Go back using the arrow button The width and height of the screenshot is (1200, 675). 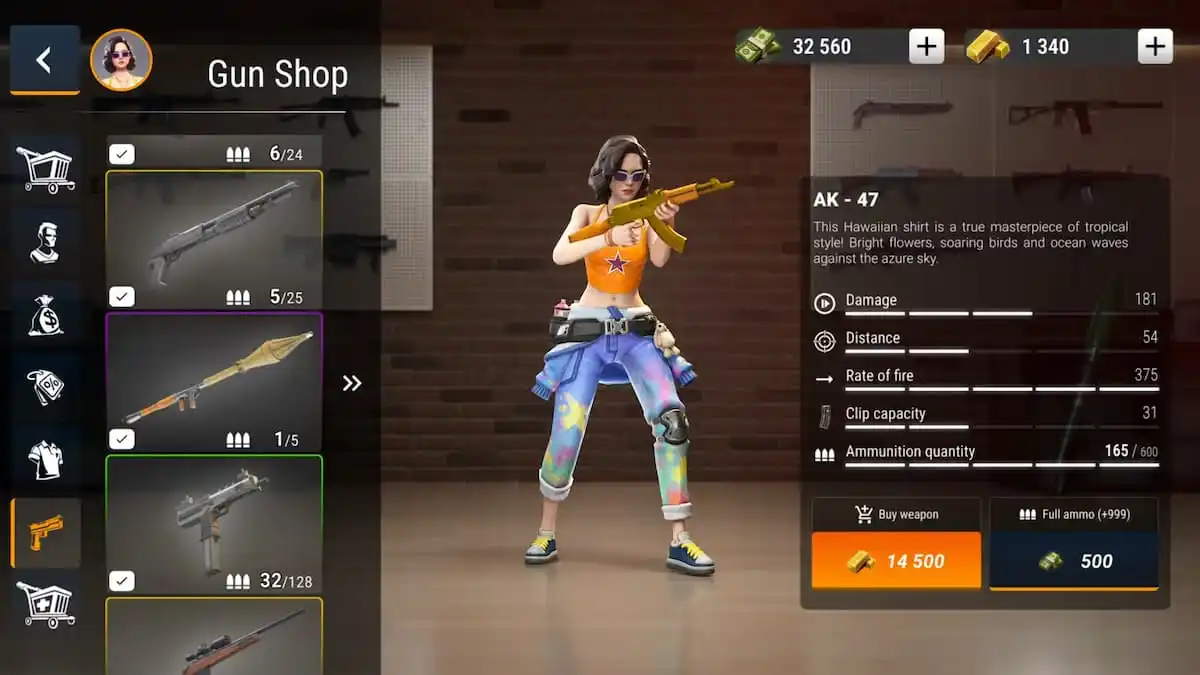(44, 60)
